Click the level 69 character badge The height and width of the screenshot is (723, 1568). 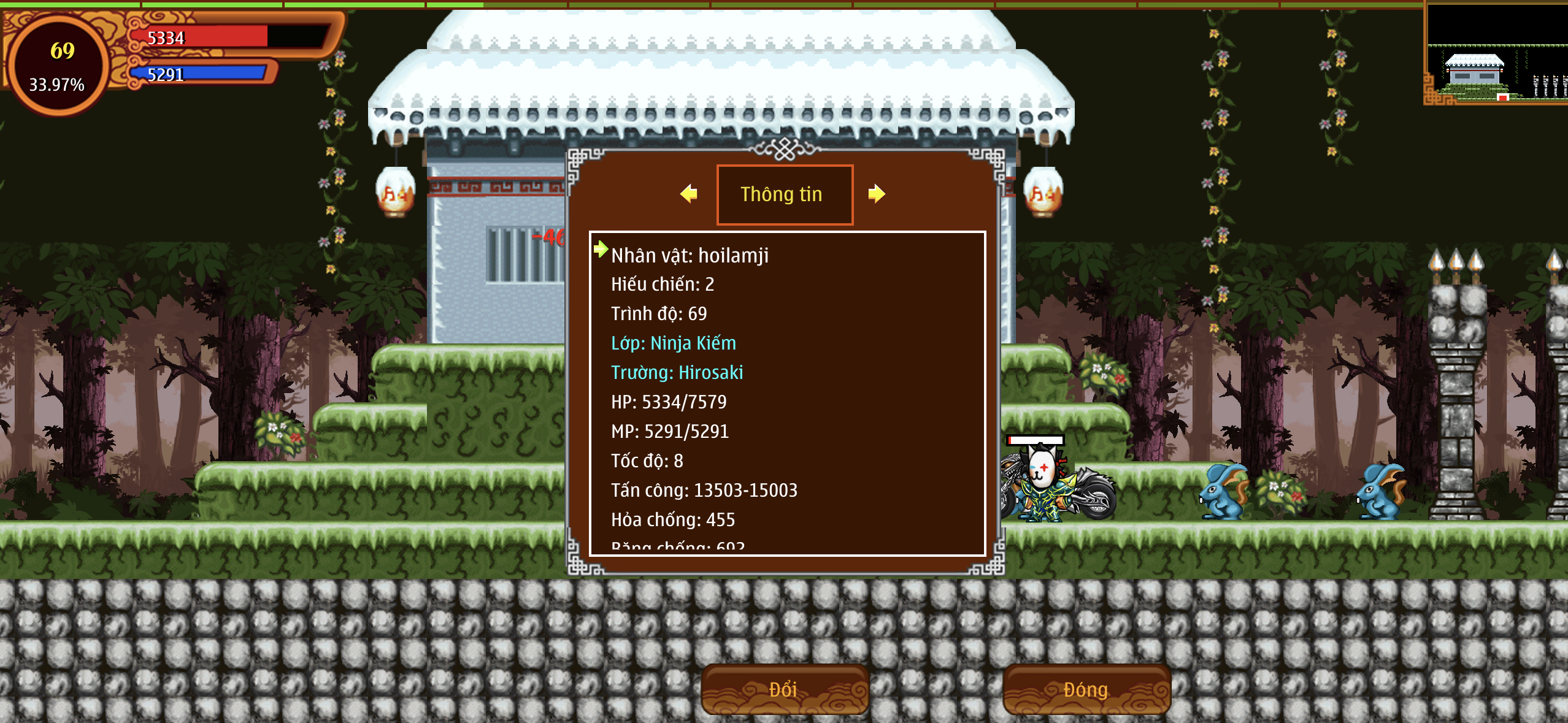(x=59, y=65)
